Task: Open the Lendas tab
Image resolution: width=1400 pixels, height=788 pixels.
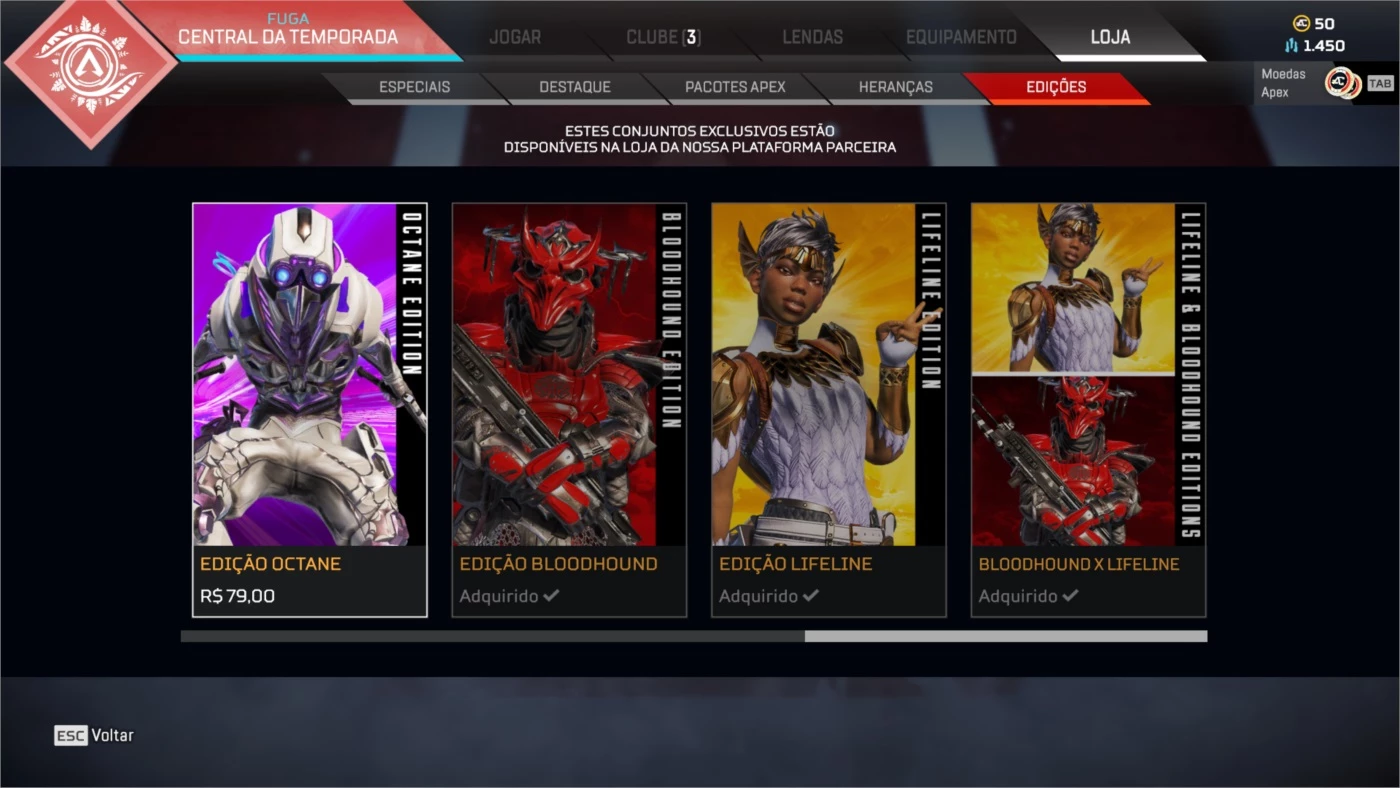Action: [x=812, y=38]
